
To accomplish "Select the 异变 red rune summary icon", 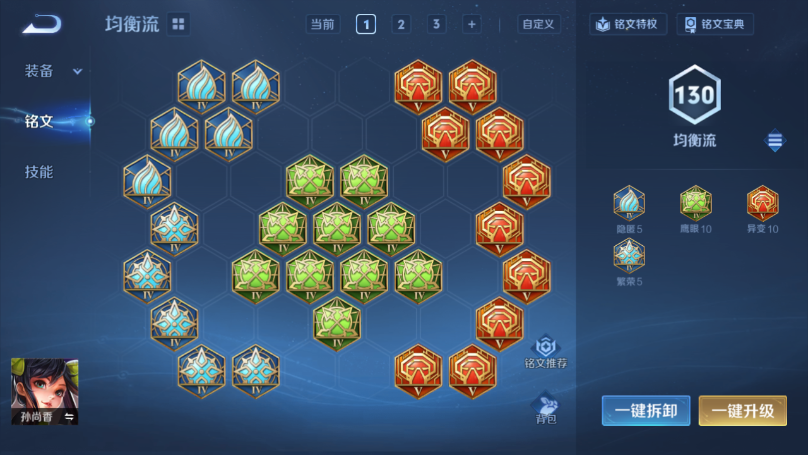I will [762, 204].
